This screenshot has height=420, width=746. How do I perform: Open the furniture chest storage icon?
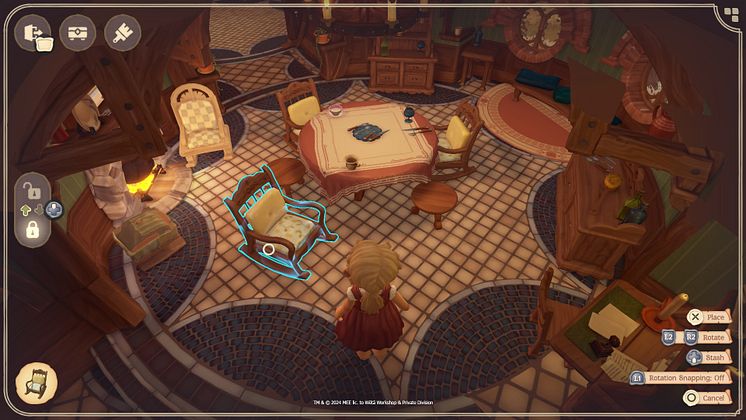[x=78, y=32]
